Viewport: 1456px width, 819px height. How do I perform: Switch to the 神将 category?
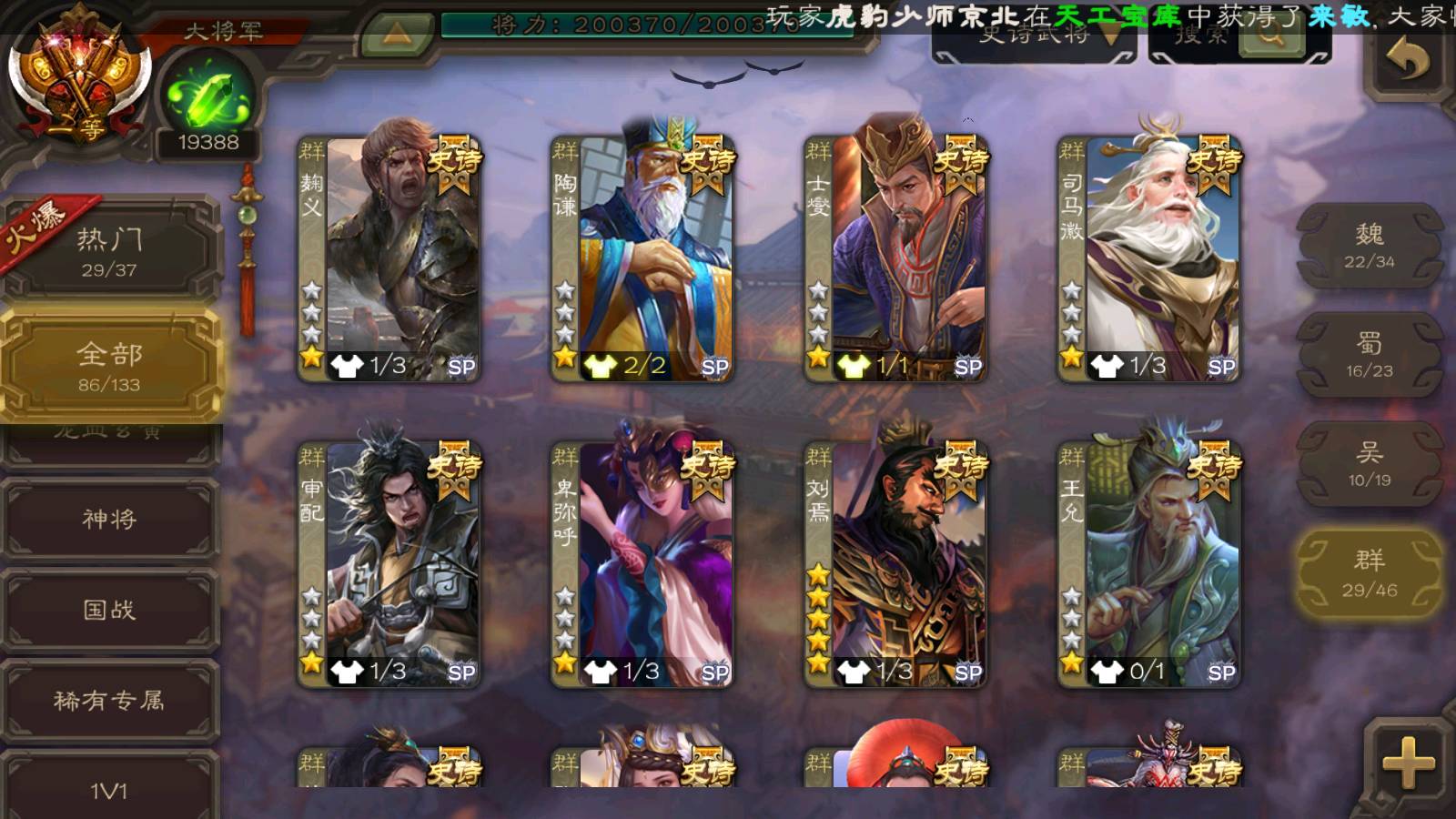(109, 519)
